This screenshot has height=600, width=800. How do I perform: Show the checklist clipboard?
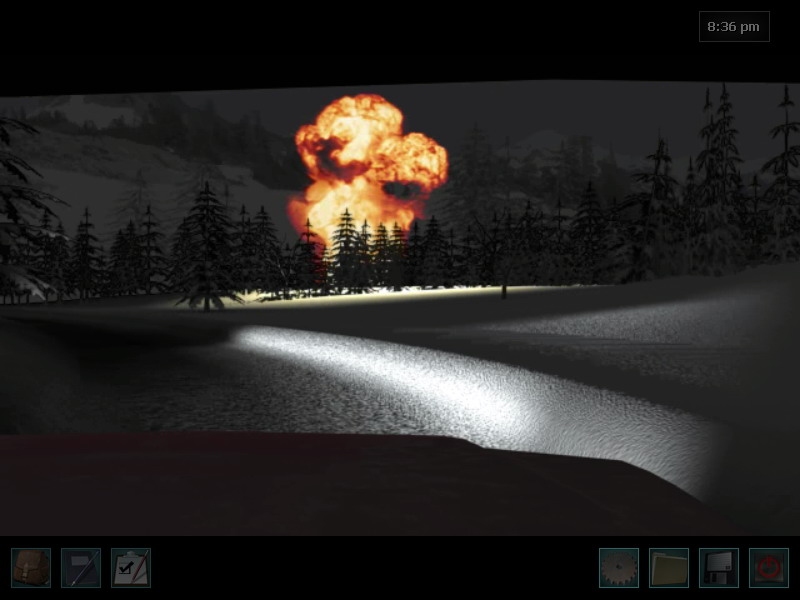[x=131, y=567]
